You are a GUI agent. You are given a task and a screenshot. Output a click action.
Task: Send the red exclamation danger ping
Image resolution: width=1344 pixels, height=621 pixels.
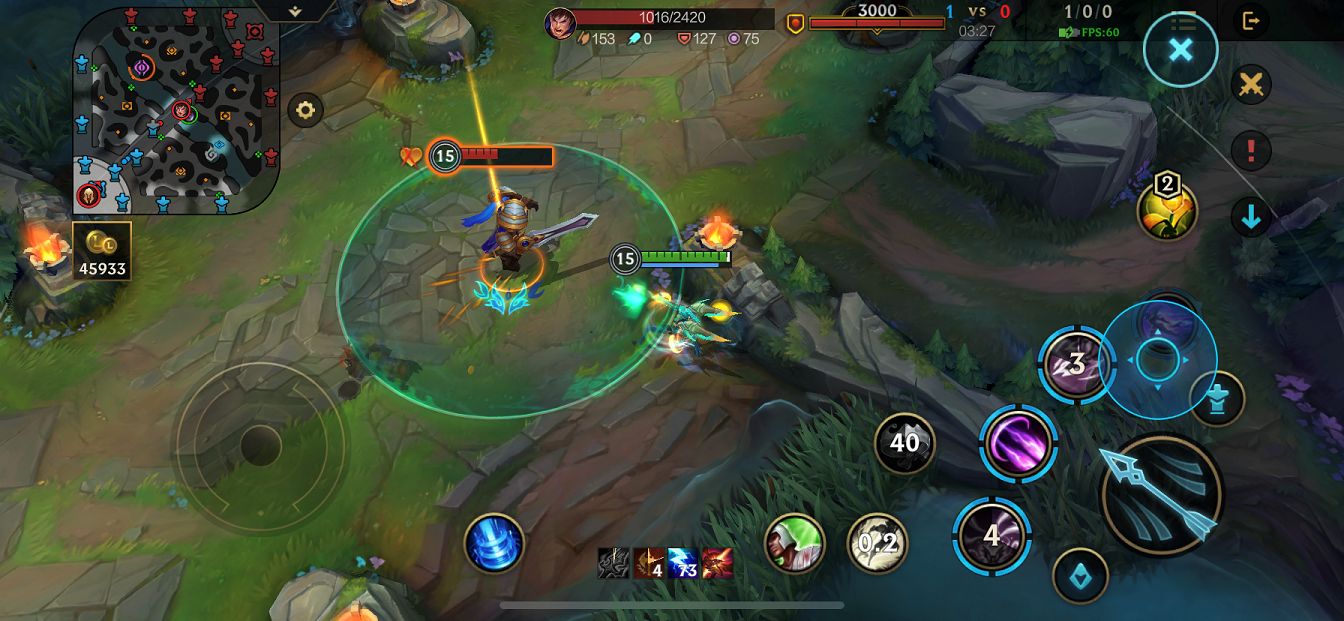[1250, 151]
